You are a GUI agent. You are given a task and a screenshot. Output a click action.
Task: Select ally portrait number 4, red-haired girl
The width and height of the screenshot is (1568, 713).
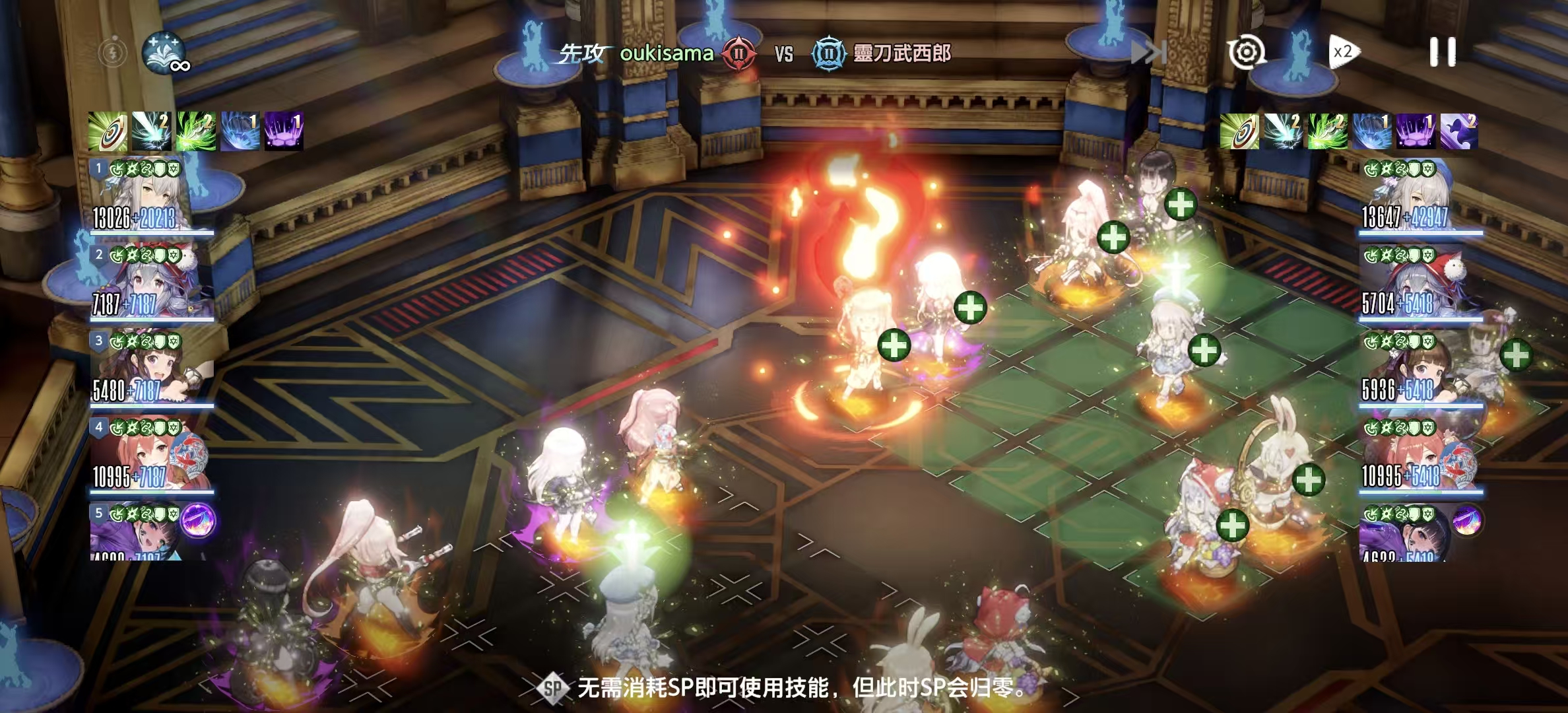(x=152, y=456)
